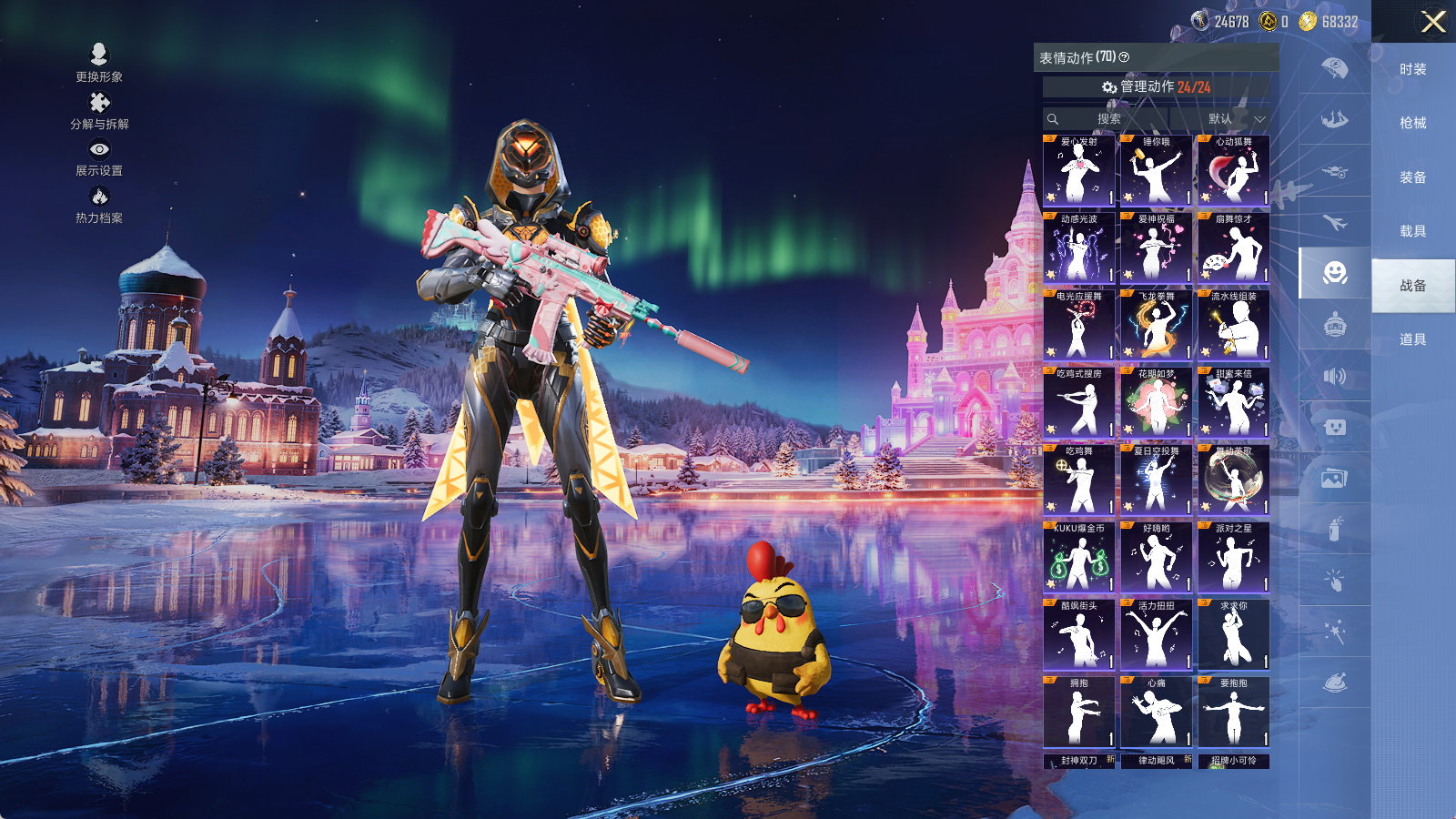This screenshot has height=819, width=1456.
Task: Go to the 载具 vehicles tab
Action: click(x=1413, y=231)
